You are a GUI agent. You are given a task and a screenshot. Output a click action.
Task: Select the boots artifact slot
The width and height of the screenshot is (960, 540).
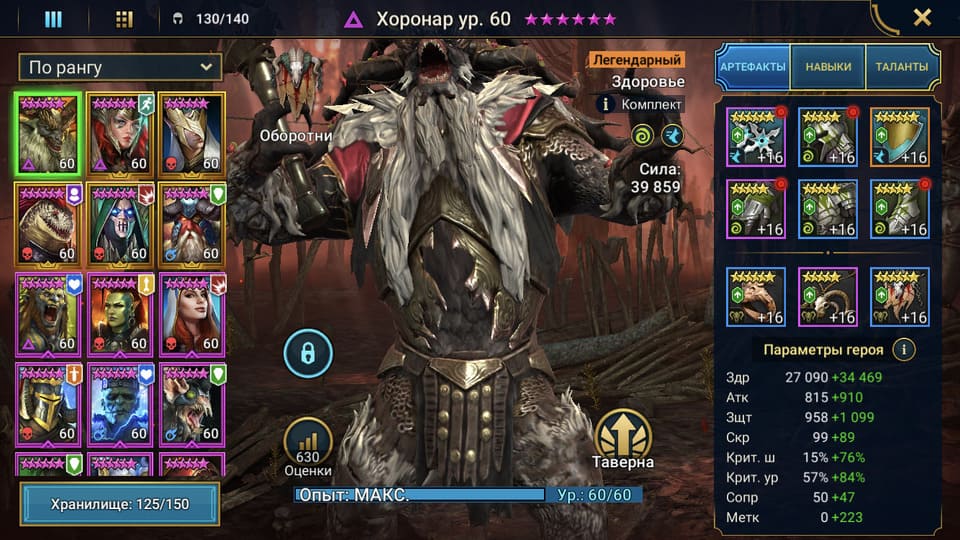click(900, 209)
